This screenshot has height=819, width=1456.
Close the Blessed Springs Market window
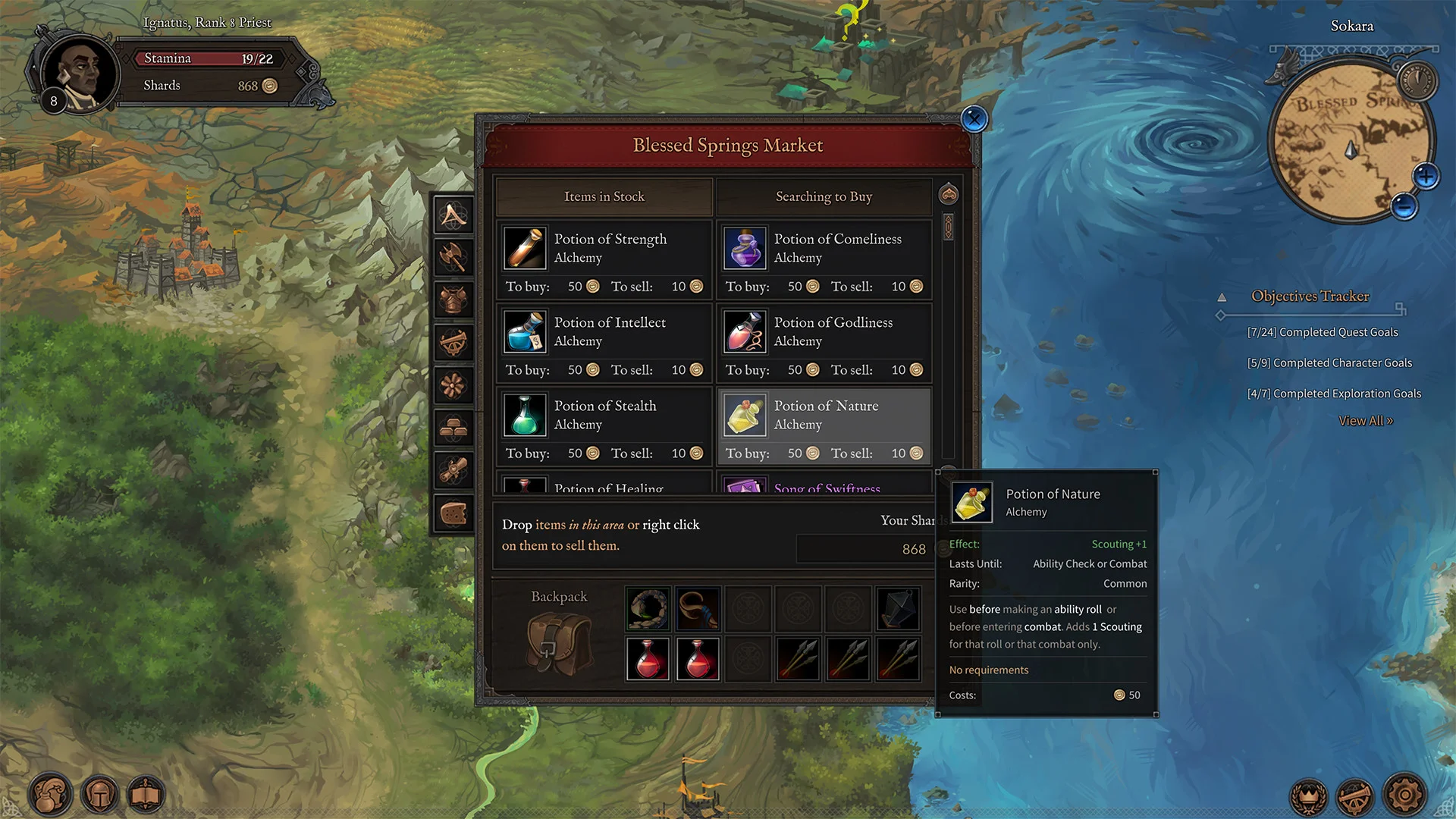click(974, 119)
